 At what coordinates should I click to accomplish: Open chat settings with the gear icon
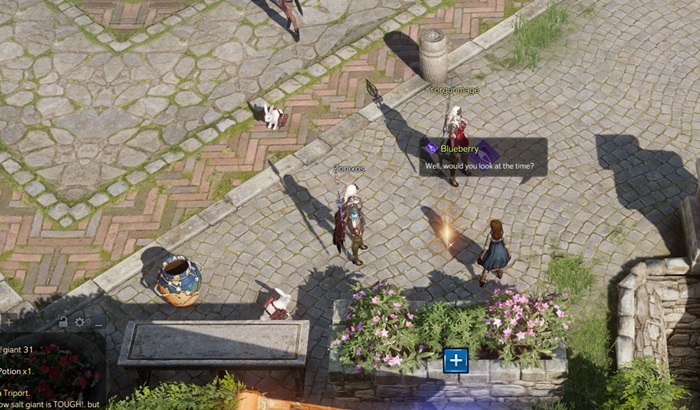click(79, 322)
